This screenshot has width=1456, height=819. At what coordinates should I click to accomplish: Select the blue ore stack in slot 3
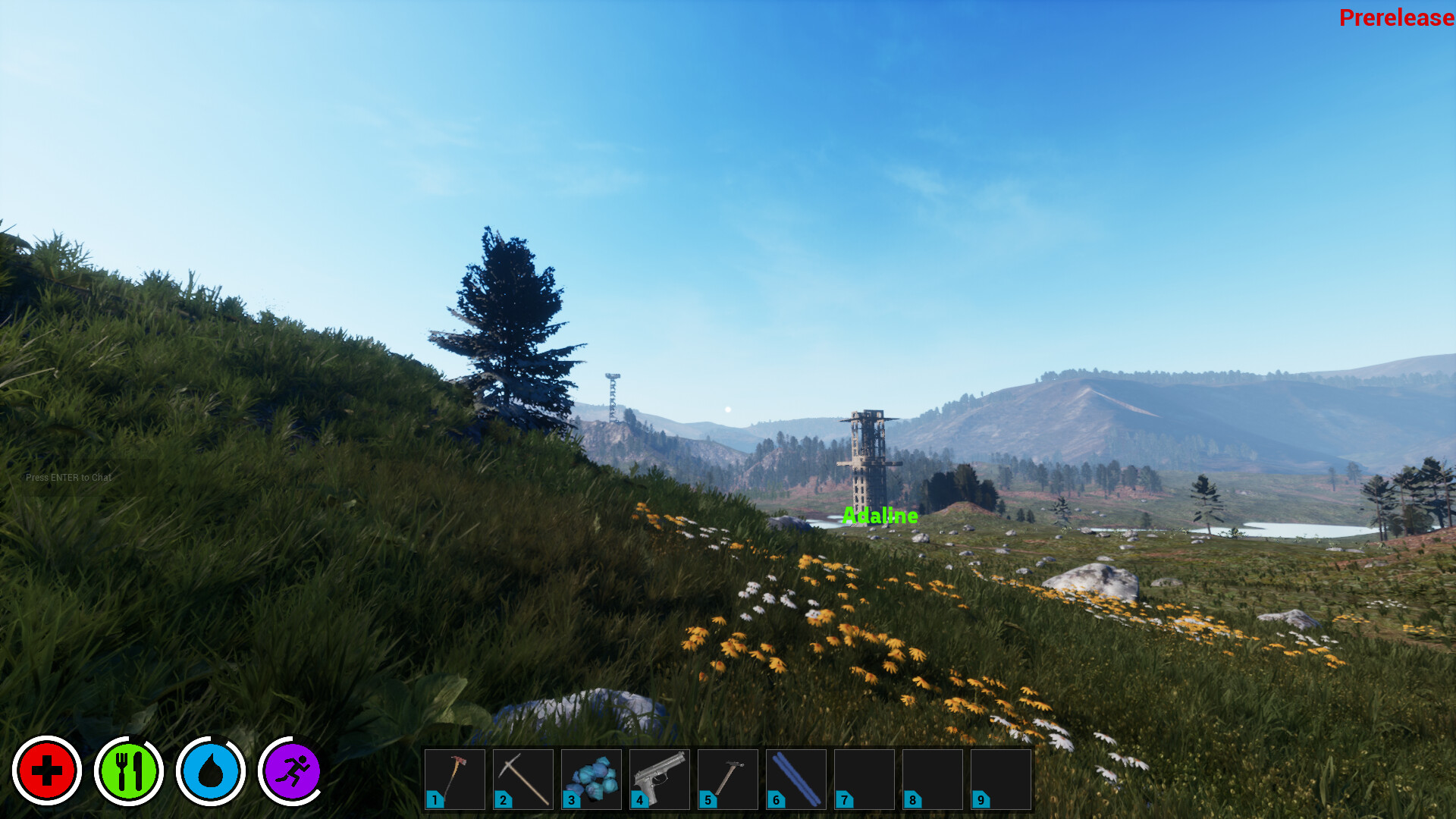click(591, 779)
